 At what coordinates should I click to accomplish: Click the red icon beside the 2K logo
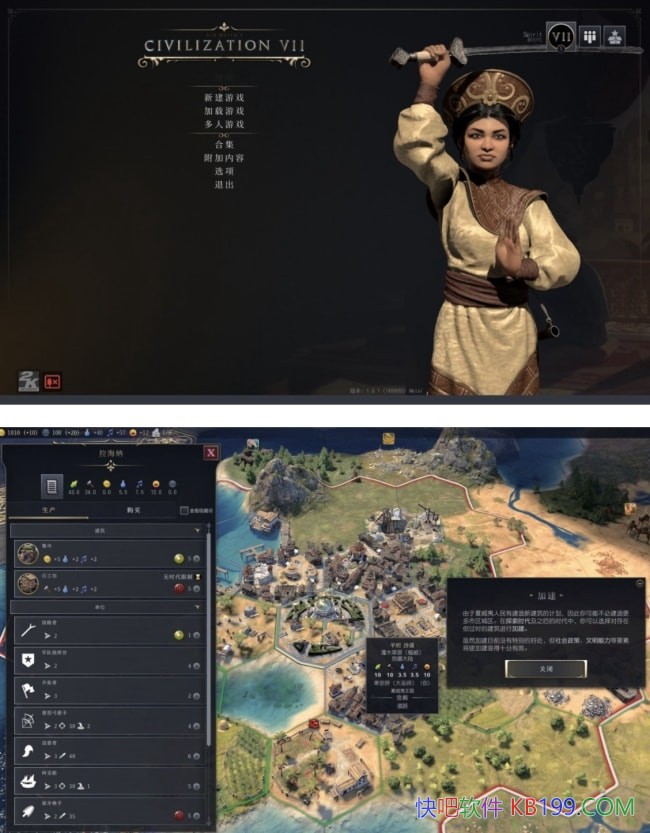tap(52, 381)
